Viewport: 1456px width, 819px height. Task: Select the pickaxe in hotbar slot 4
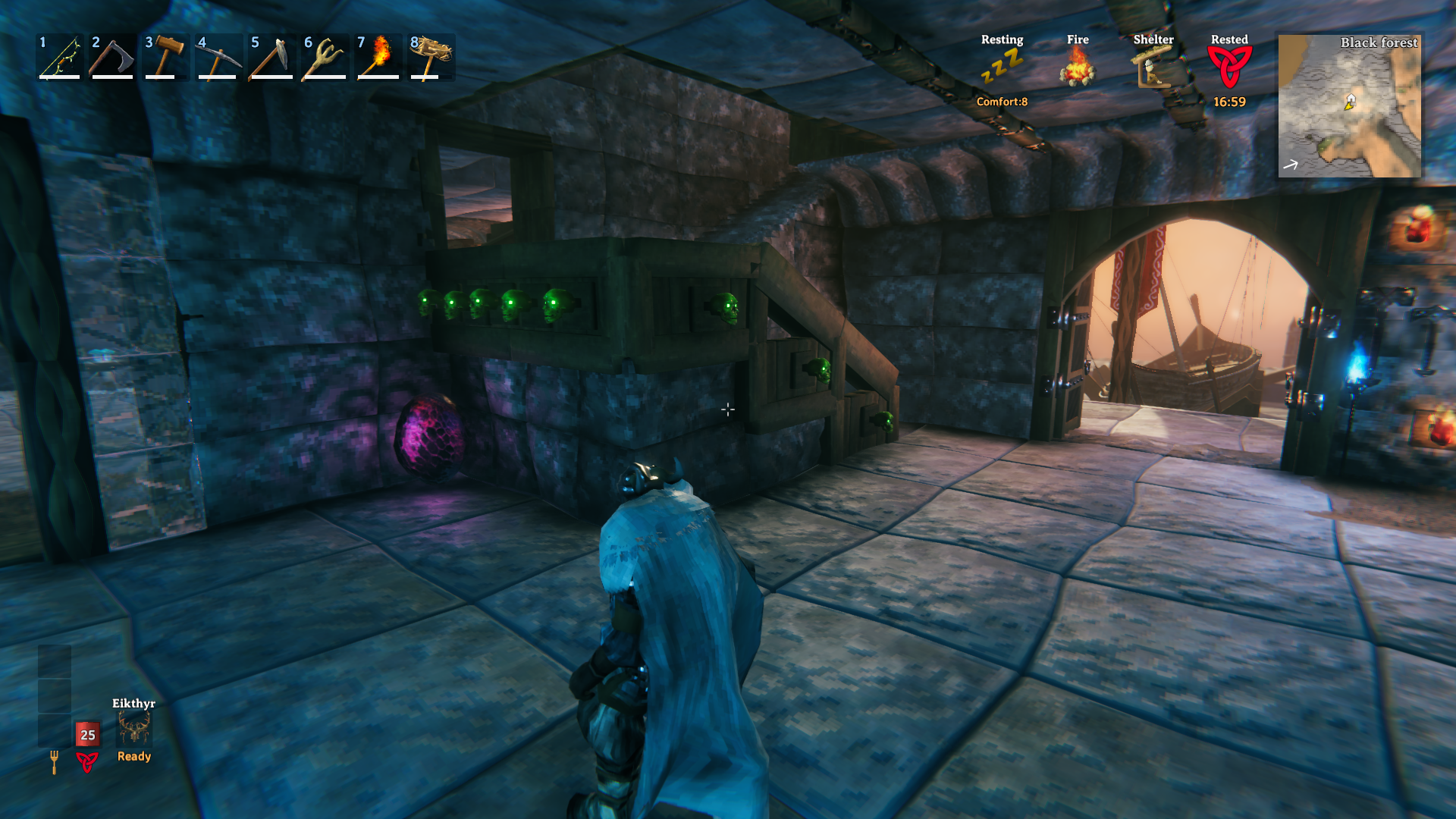point(219,57)
